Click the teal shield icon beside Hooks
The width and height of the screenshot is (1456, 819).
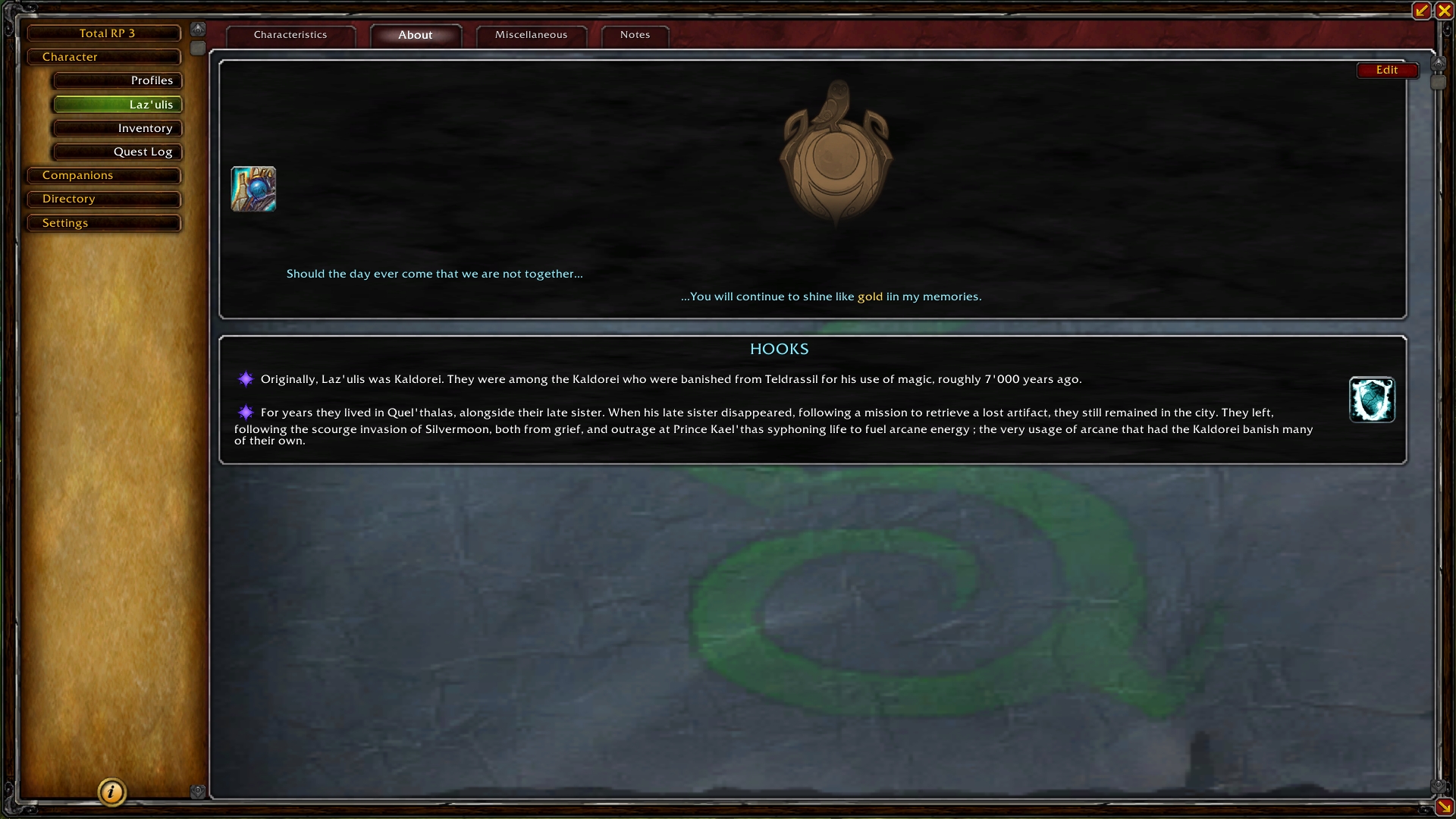[1371, 400]
